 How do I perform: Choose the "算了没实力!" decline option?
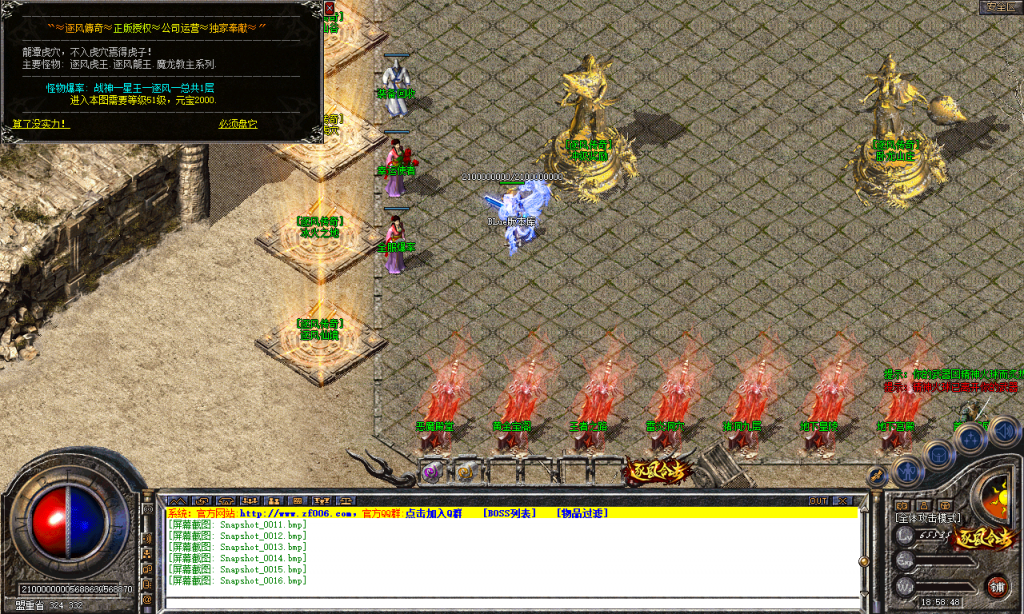[41, 124]
